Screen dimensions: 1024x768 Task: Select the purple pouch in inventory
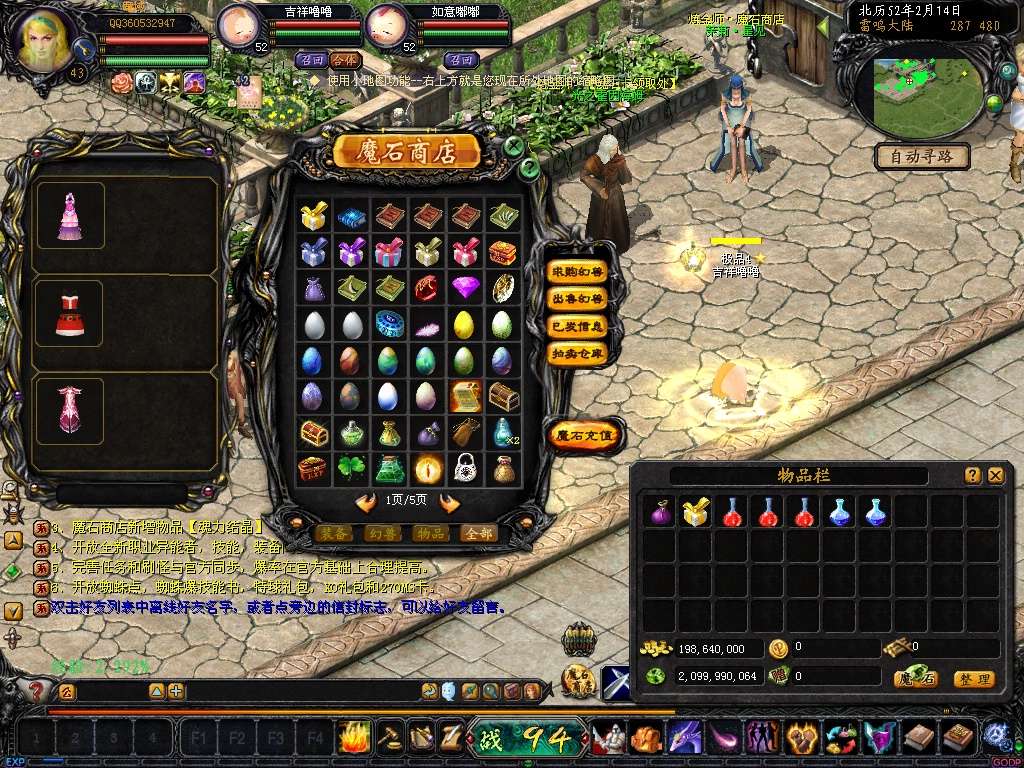[661, 513]
